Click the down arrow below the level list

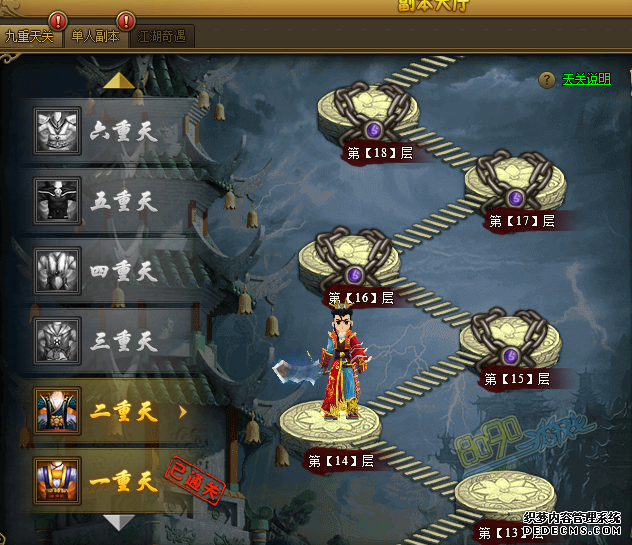[119, 522]
